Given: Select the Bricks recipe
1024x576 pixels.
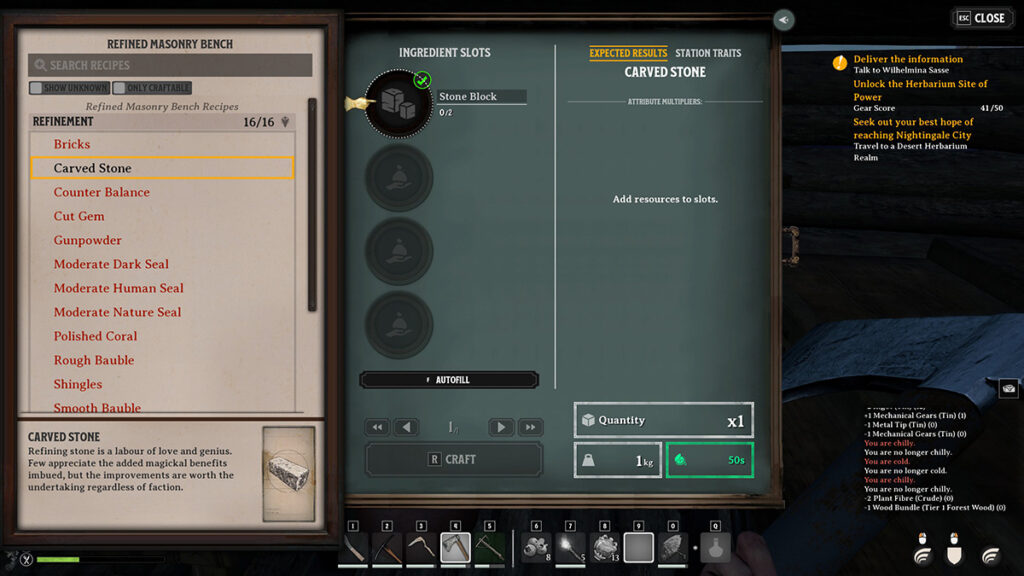Looking at the screenshot, I should tap(72, 144).
